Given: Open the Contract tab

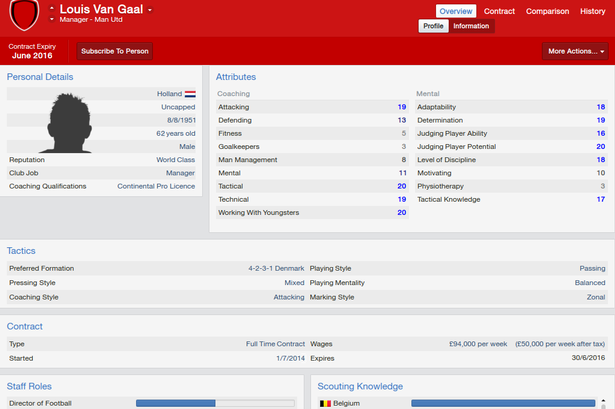Looking at the screenshot, I should tap(499, 11).
